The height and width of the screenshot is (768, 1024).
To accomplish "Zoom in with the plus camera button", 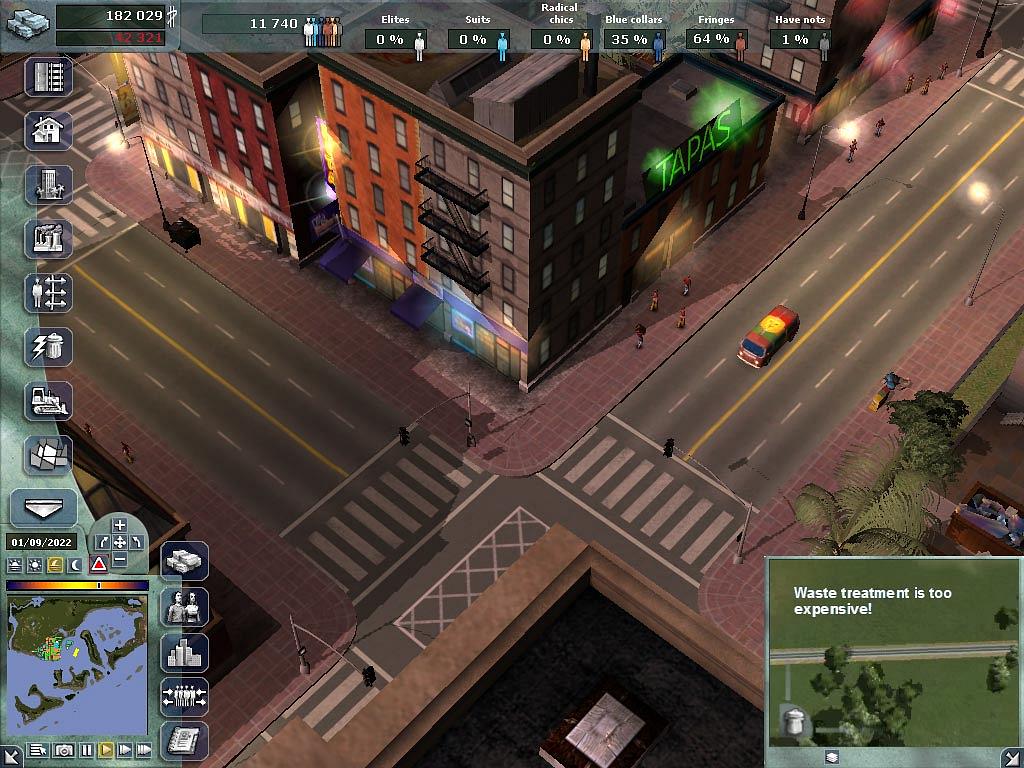I will pos(119,525).
